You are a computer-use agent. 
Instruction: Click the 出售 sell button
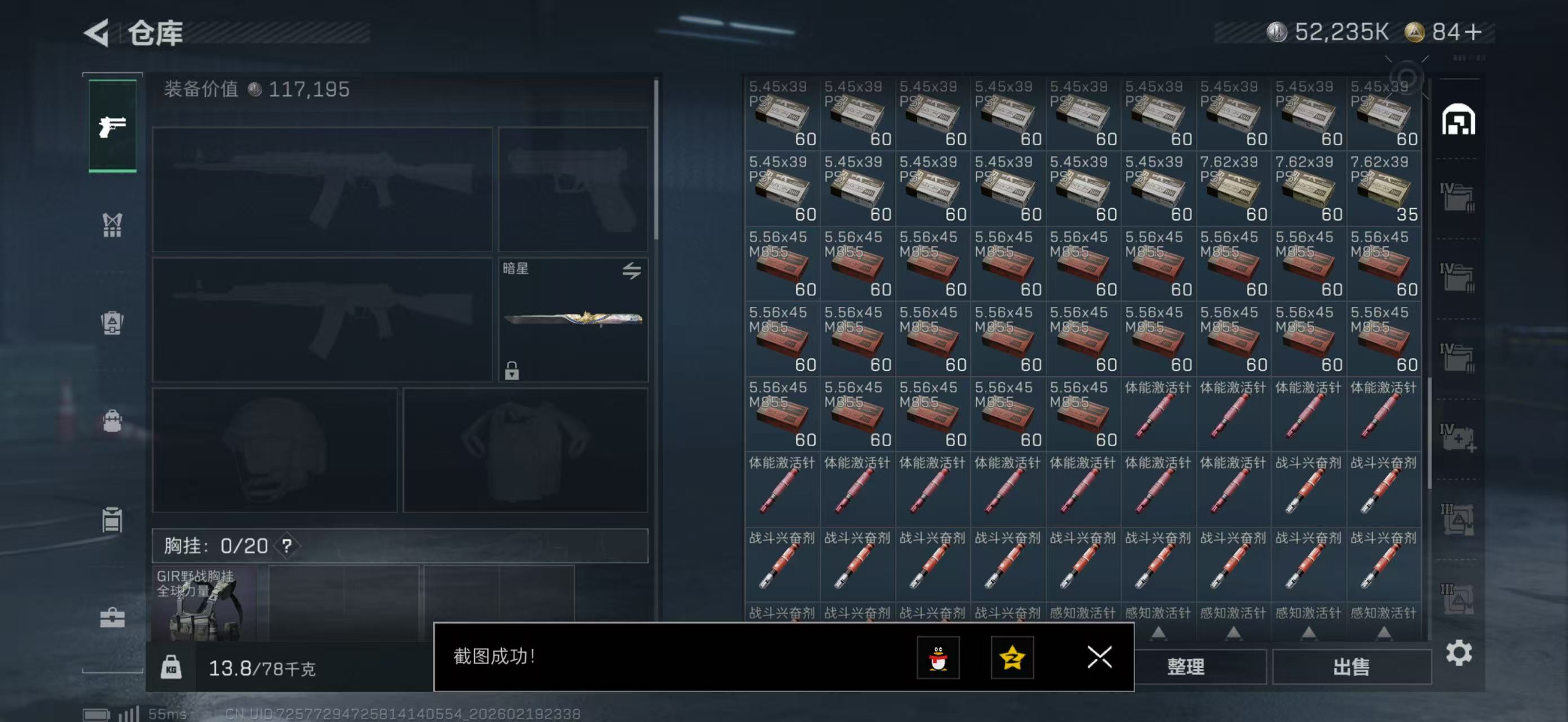[x=1351, y=667]
